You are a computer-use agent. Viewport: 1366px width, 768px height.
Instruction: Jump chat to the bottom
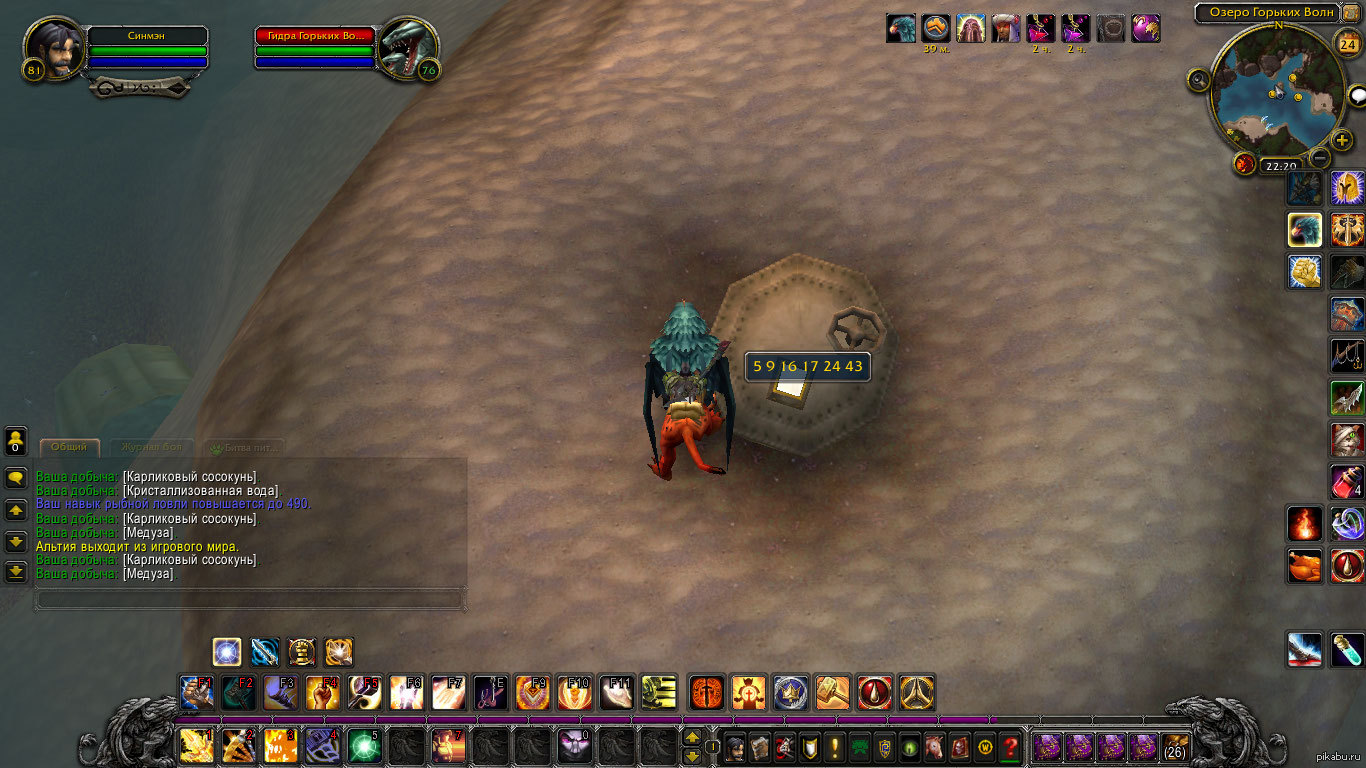coord(16,572)
